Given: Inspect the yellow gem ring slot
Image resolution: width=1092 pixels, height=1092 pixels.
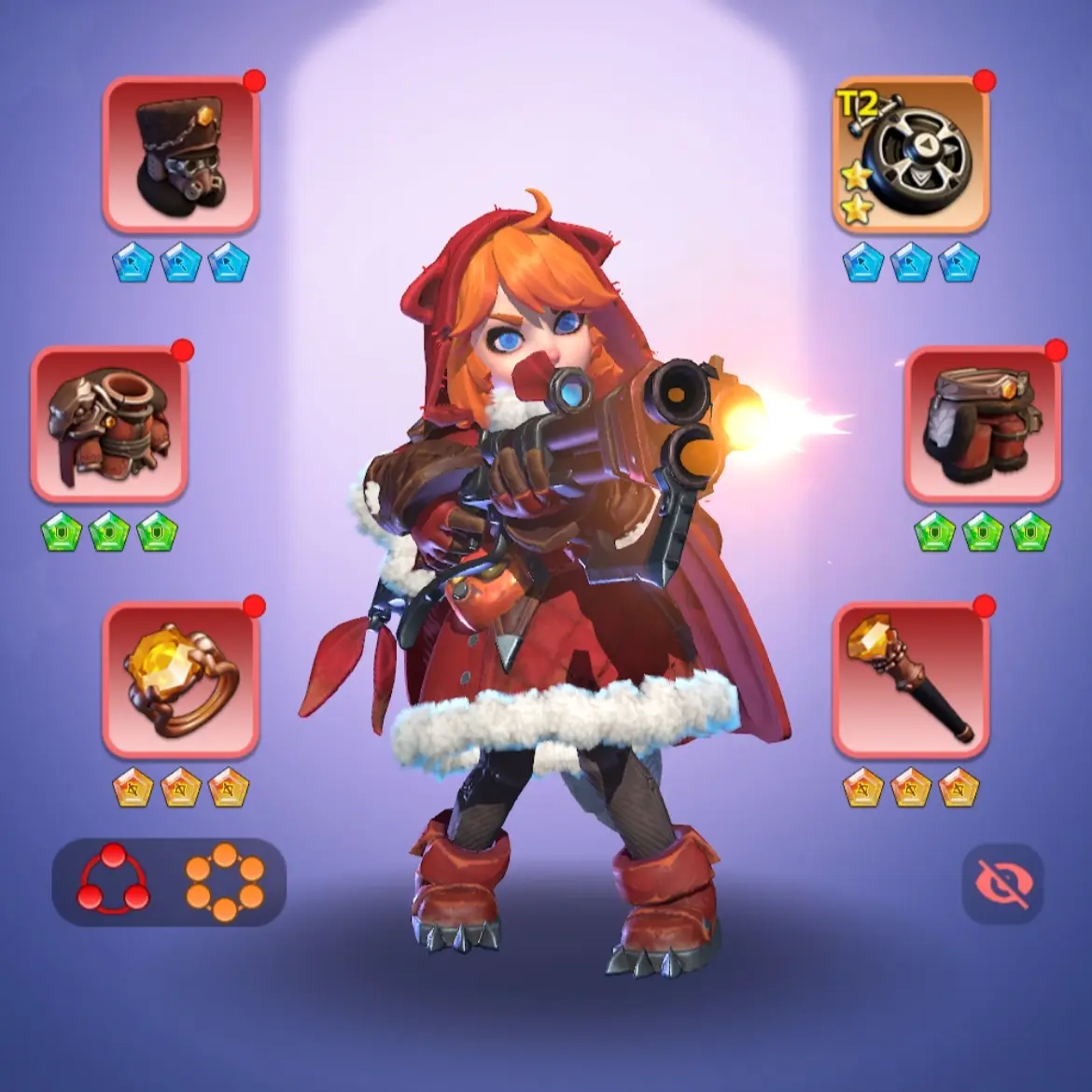Looking at the screenshot, I should pos(180,679).
